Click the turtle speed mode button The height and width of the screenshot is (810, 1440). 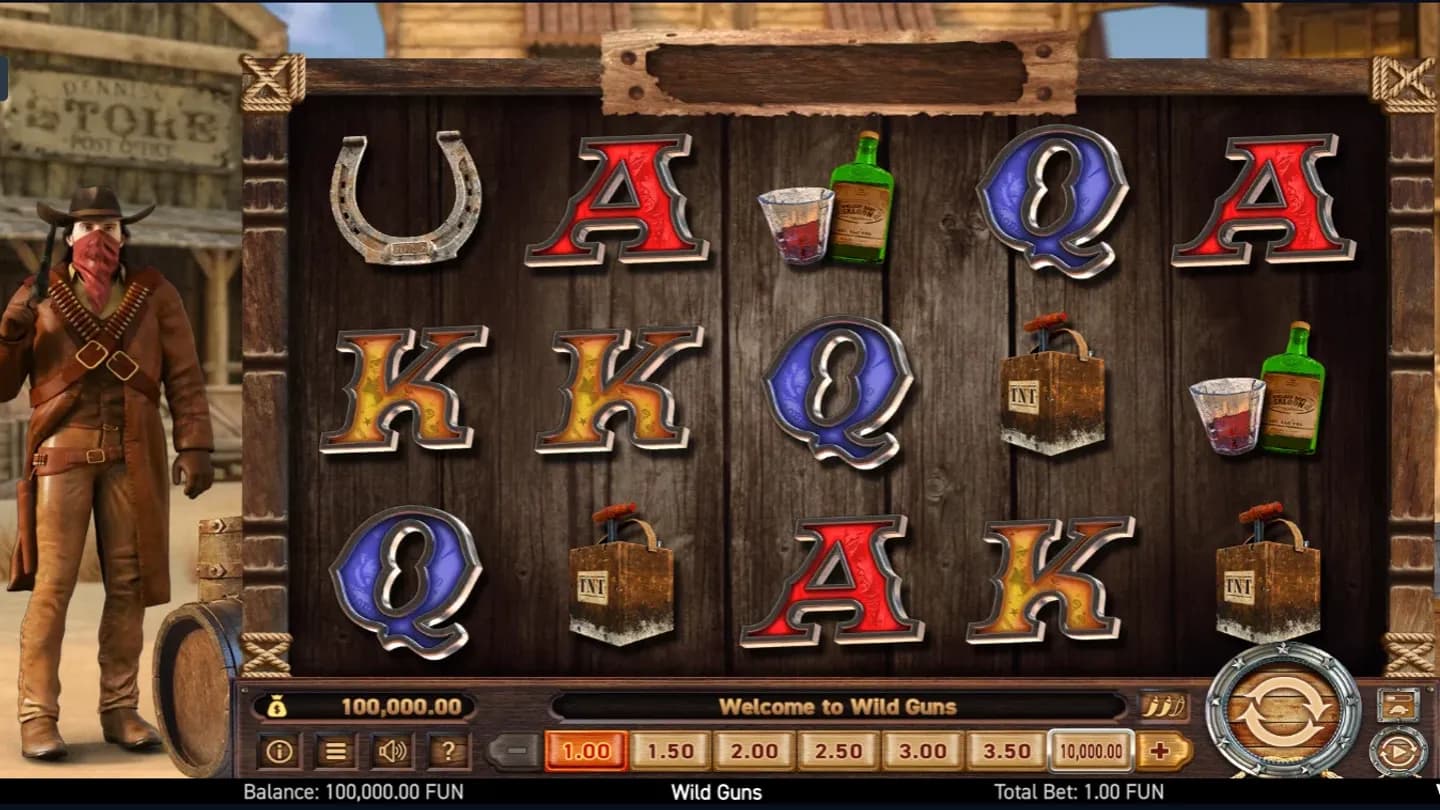point(1398,705)
